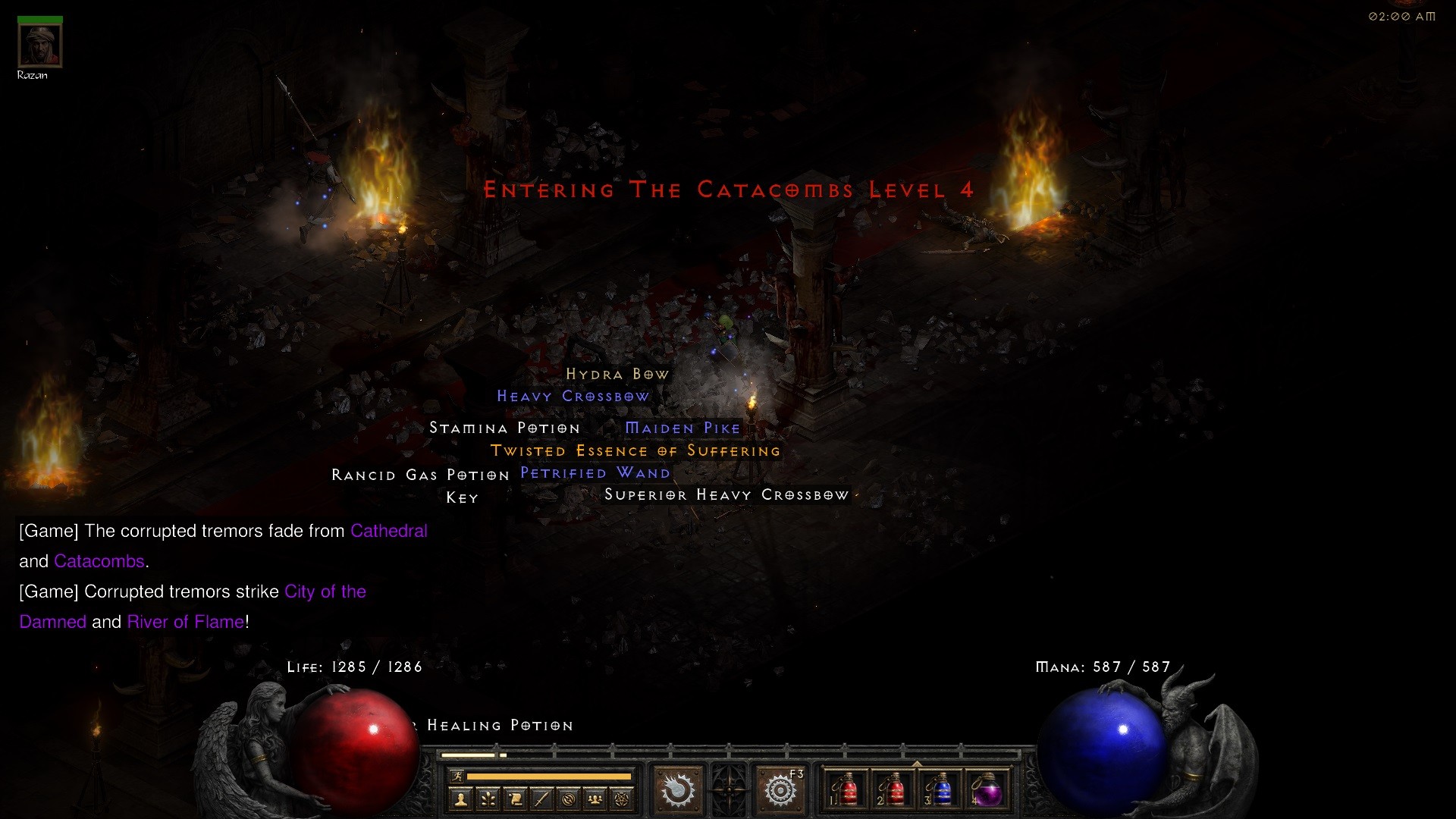
Task: Open the Skill Tree icon on the mini panel
Action: click(488, 799)
